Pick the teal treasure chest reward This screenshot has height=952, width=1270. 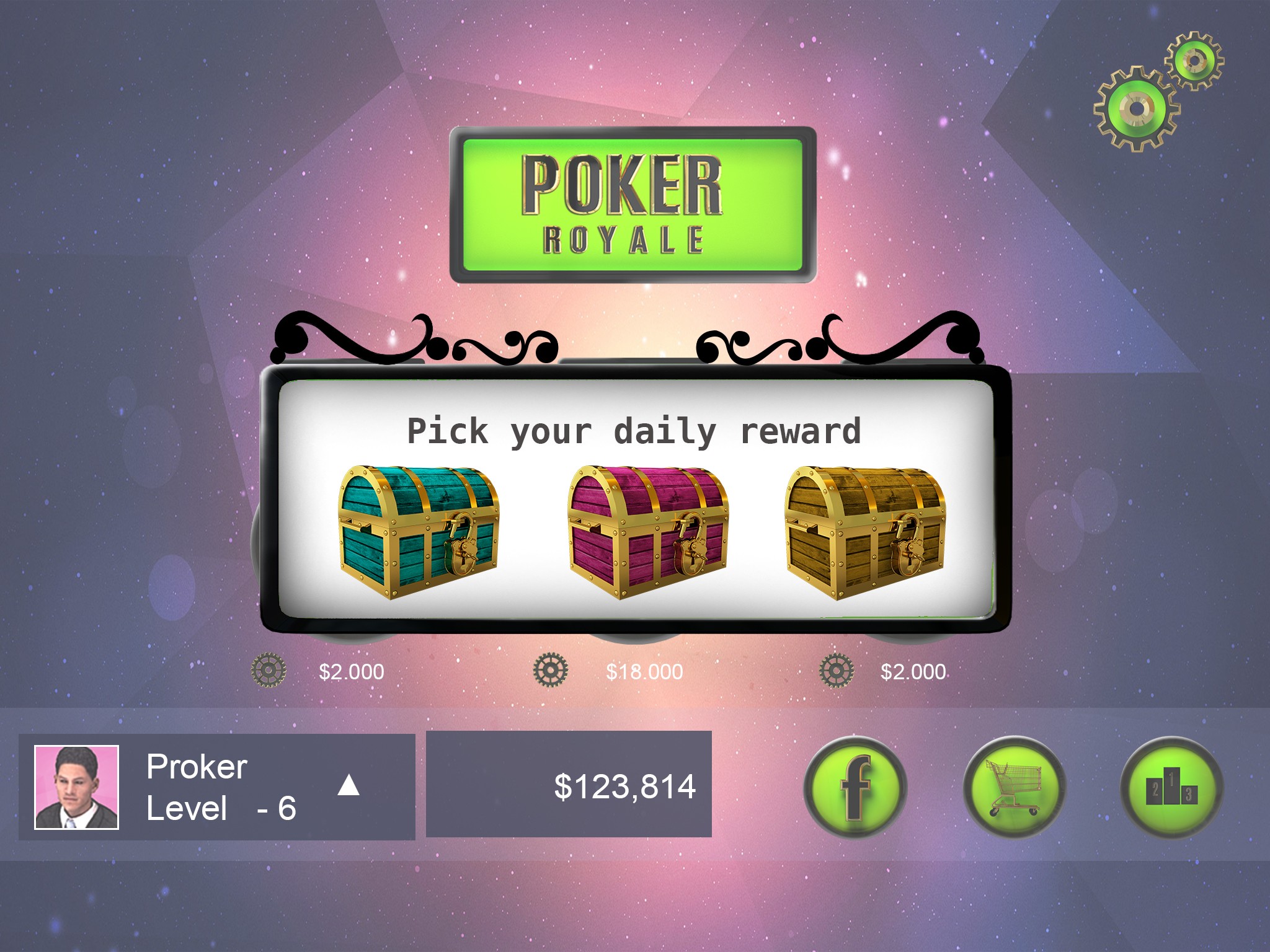click(x=419, y=532)
